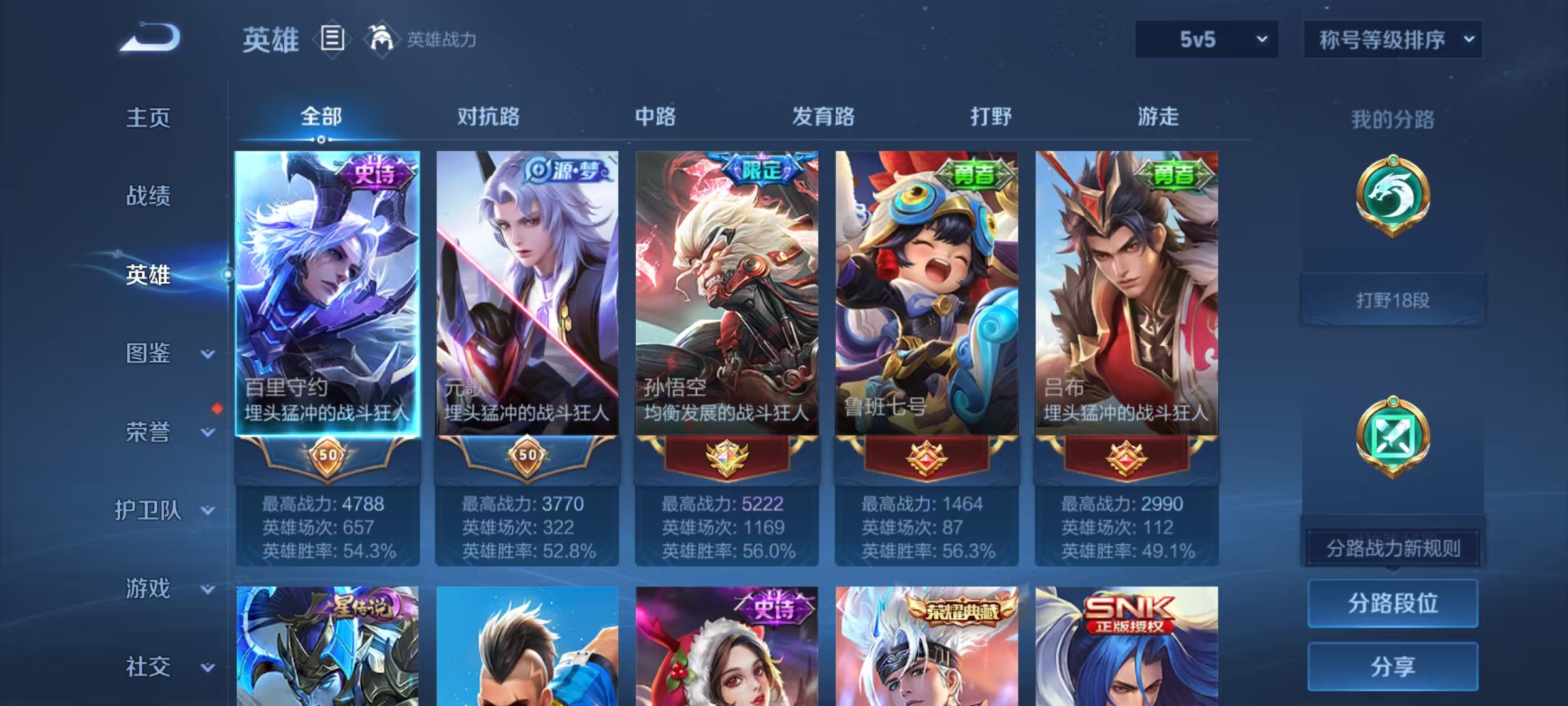This screenshot has height=706, width=1568.
Task: Open the 分路段位 panel
Action: [x=1392, y=604]
